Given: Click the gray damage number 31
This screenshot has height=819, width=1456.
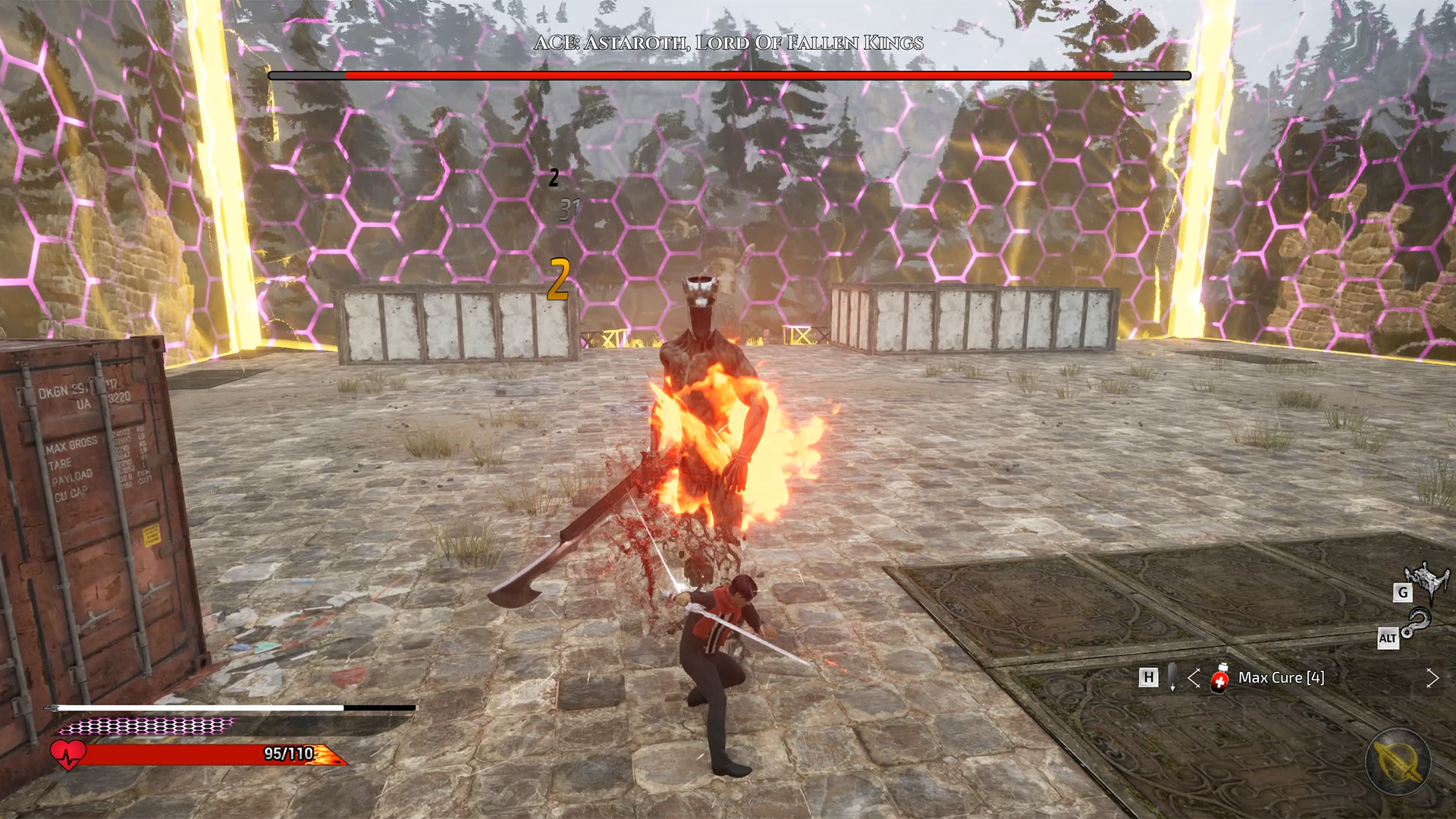Looking at the screenshot, I should (x=570, y=210).
